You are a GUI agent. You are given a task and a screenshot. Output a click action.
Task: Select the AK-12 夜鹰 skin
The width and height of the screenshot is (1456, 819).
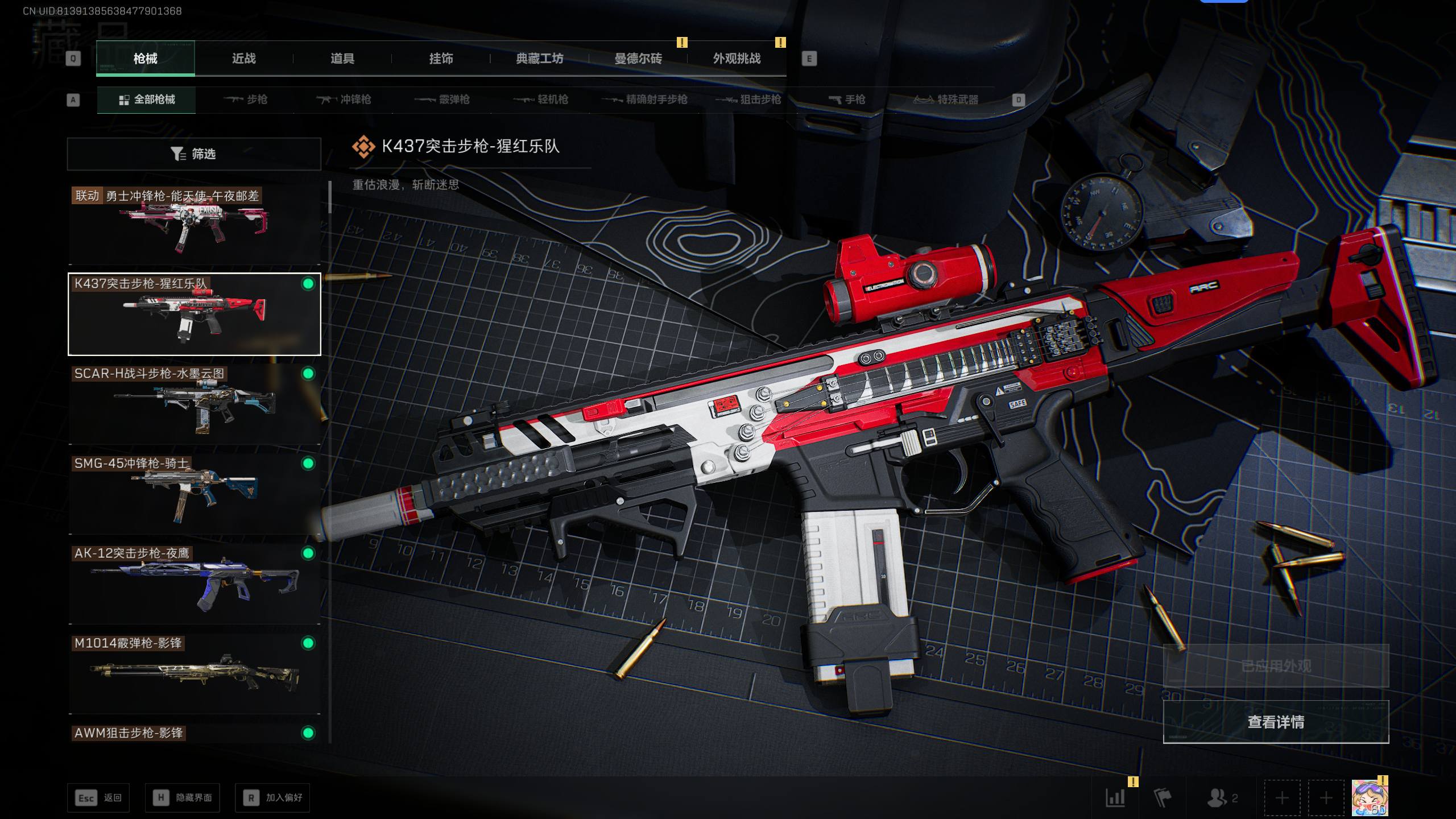tap(194, 585)
